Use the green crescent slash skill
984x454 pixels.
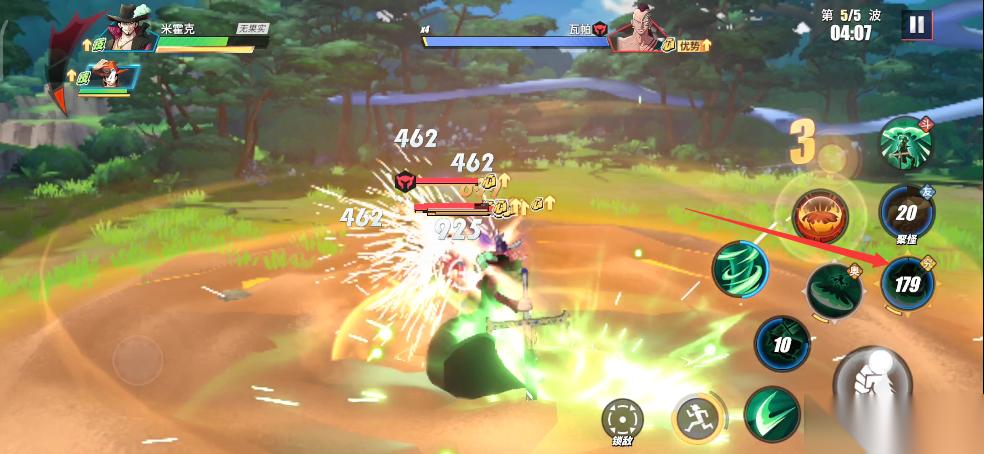[771, 413]
